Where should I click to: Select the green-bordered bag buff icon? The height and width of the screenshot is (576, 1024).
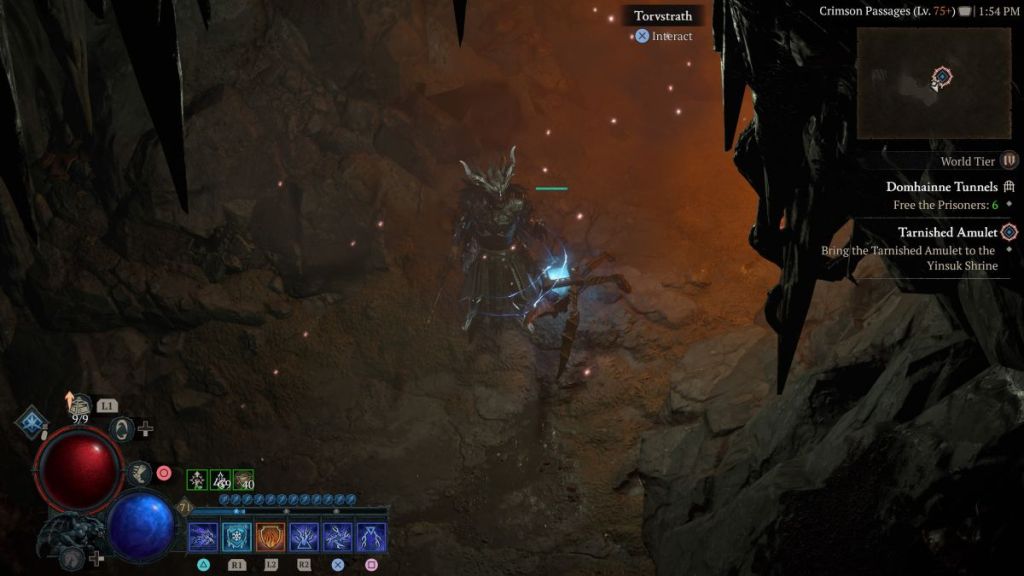click(244, 480)
